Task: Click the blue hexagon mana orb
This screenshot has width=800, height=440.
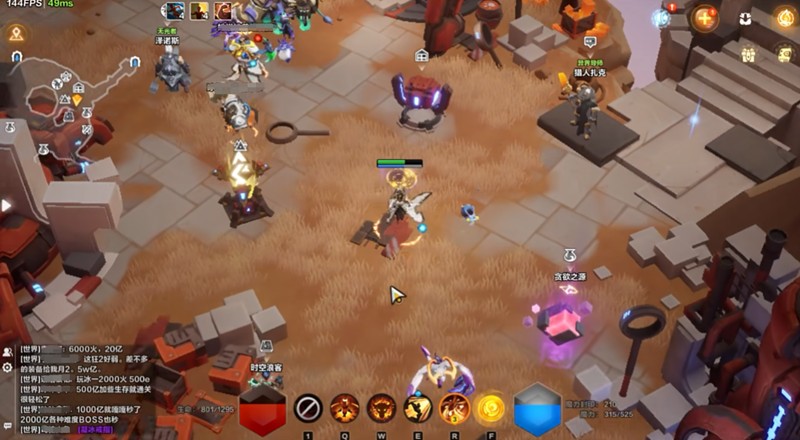Action: click(x=537, y=410)
